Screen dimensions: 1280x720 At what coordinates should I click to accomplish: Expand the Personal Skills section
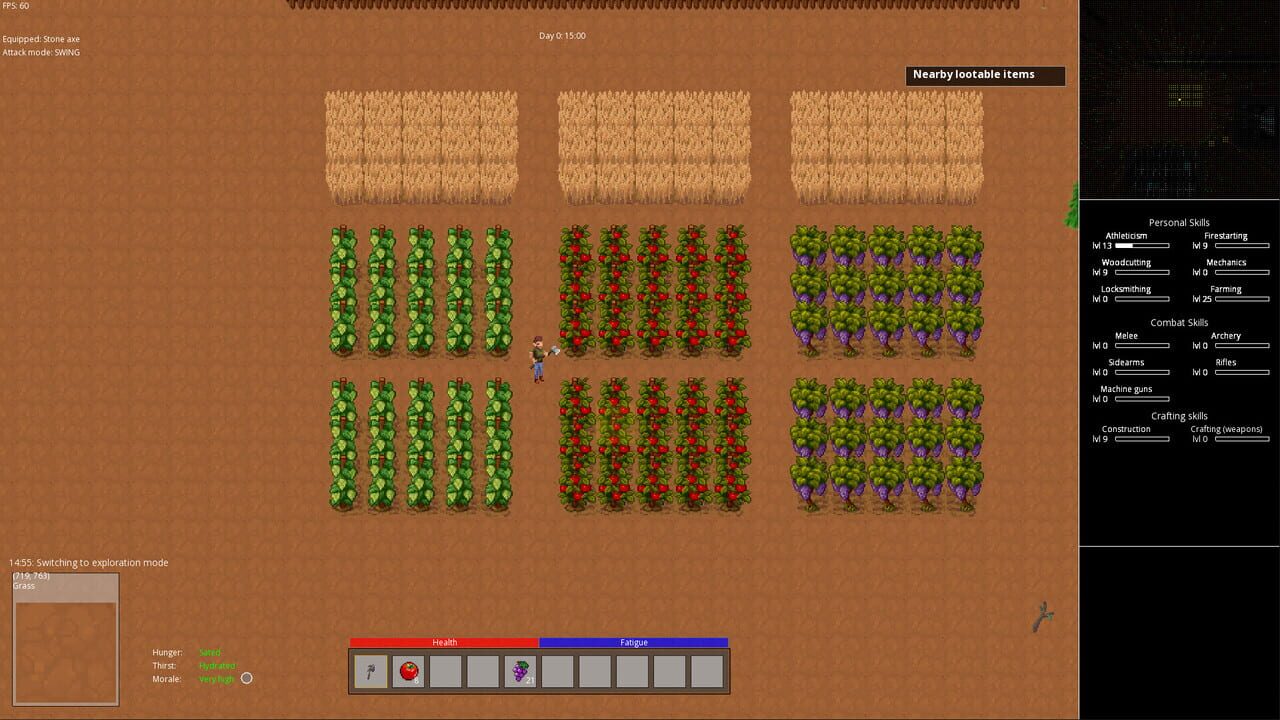click(1179, 222)
